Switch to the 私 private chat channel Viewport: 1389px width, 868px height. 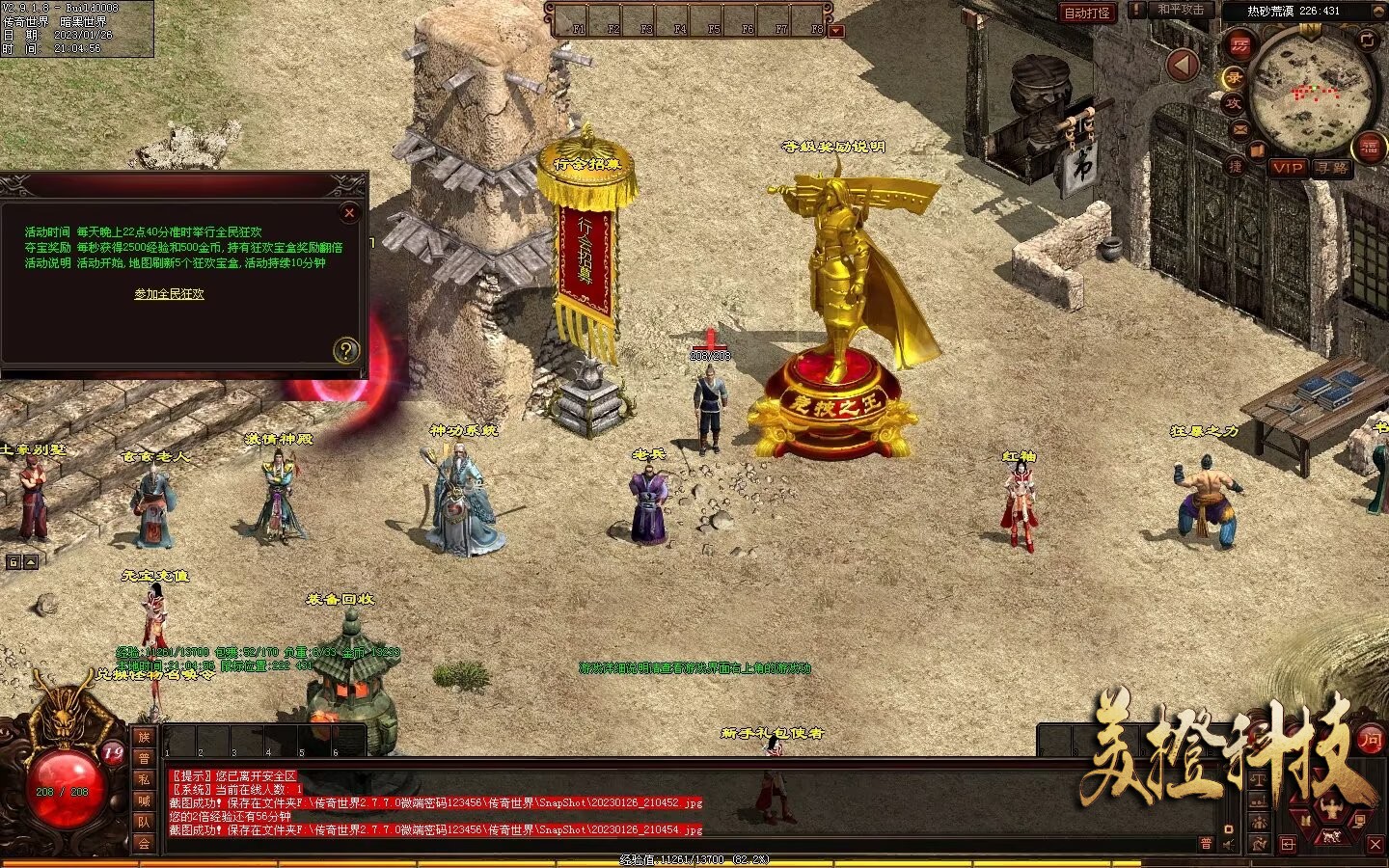pyautogui.click(x=144, y=779)
